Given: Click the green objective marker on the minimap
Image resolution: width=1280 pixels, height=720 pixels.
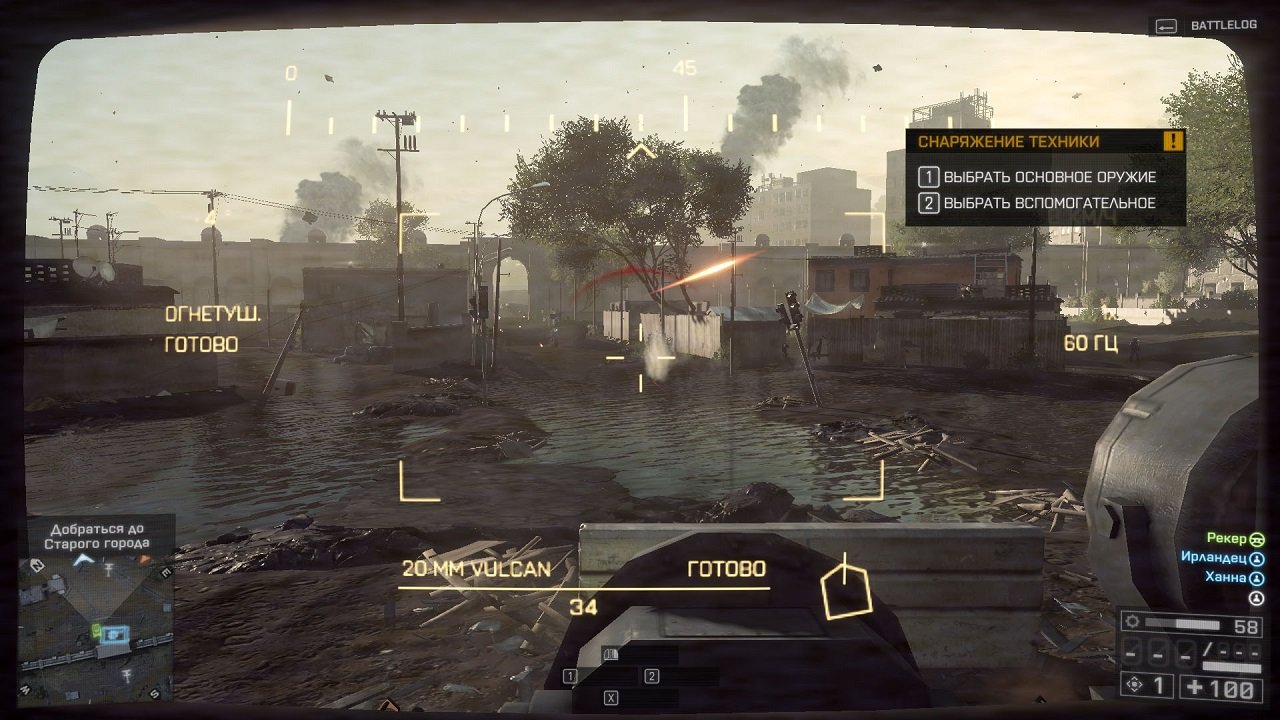Looking at the screenshot, I should tap(96, 631).
